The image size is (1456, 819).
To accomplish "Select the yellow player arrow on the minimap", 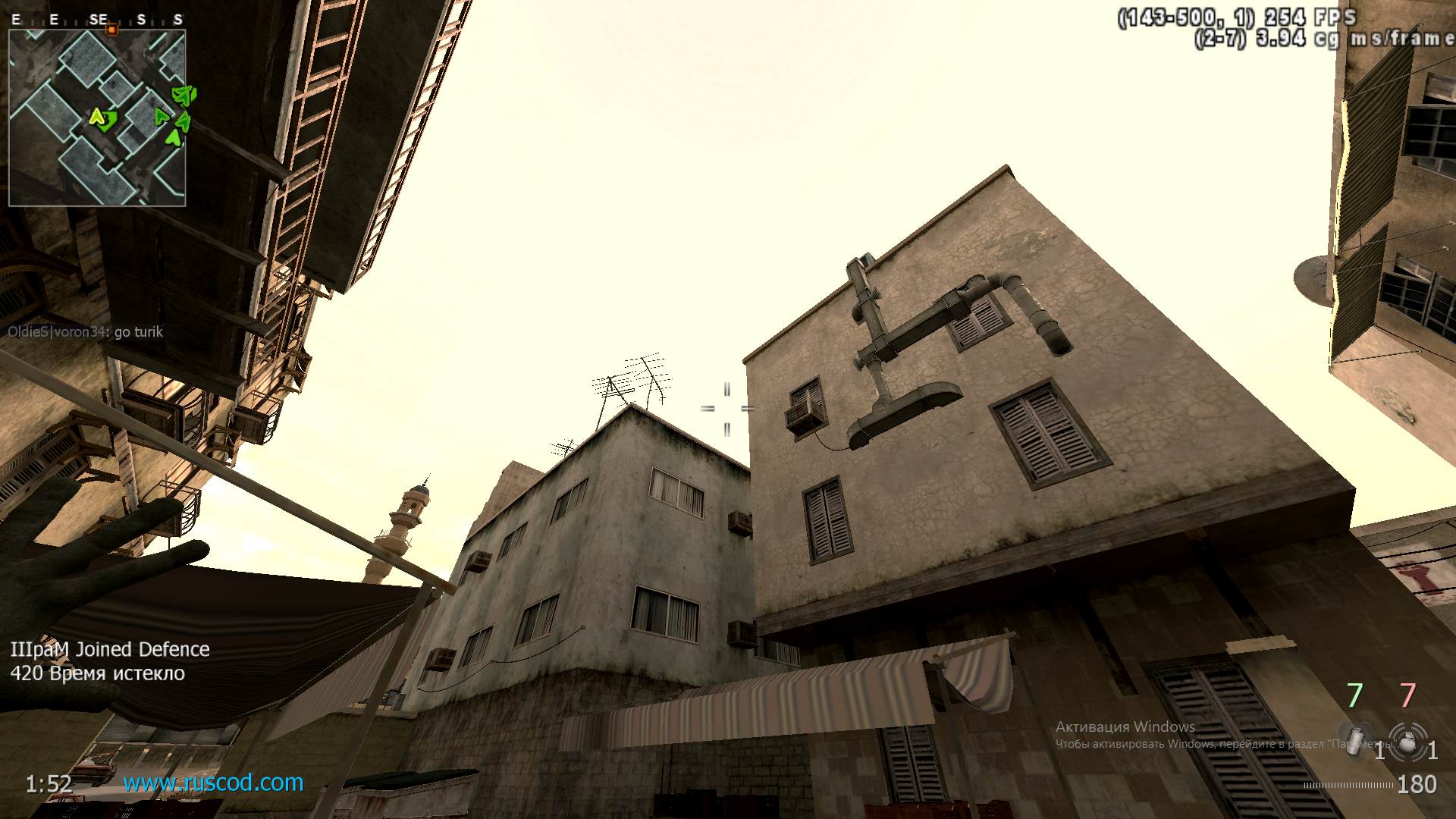I will (97, 118).
